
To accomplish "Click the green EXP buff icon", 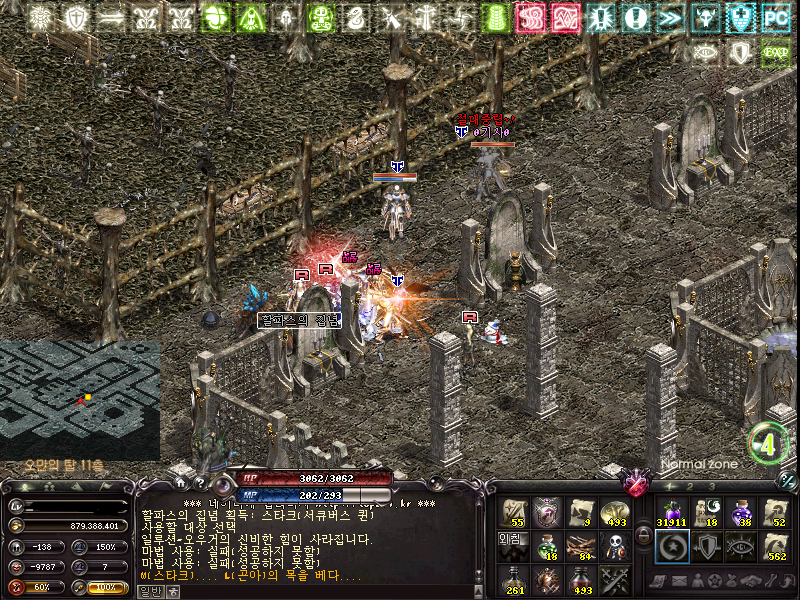I will point(775,52).
